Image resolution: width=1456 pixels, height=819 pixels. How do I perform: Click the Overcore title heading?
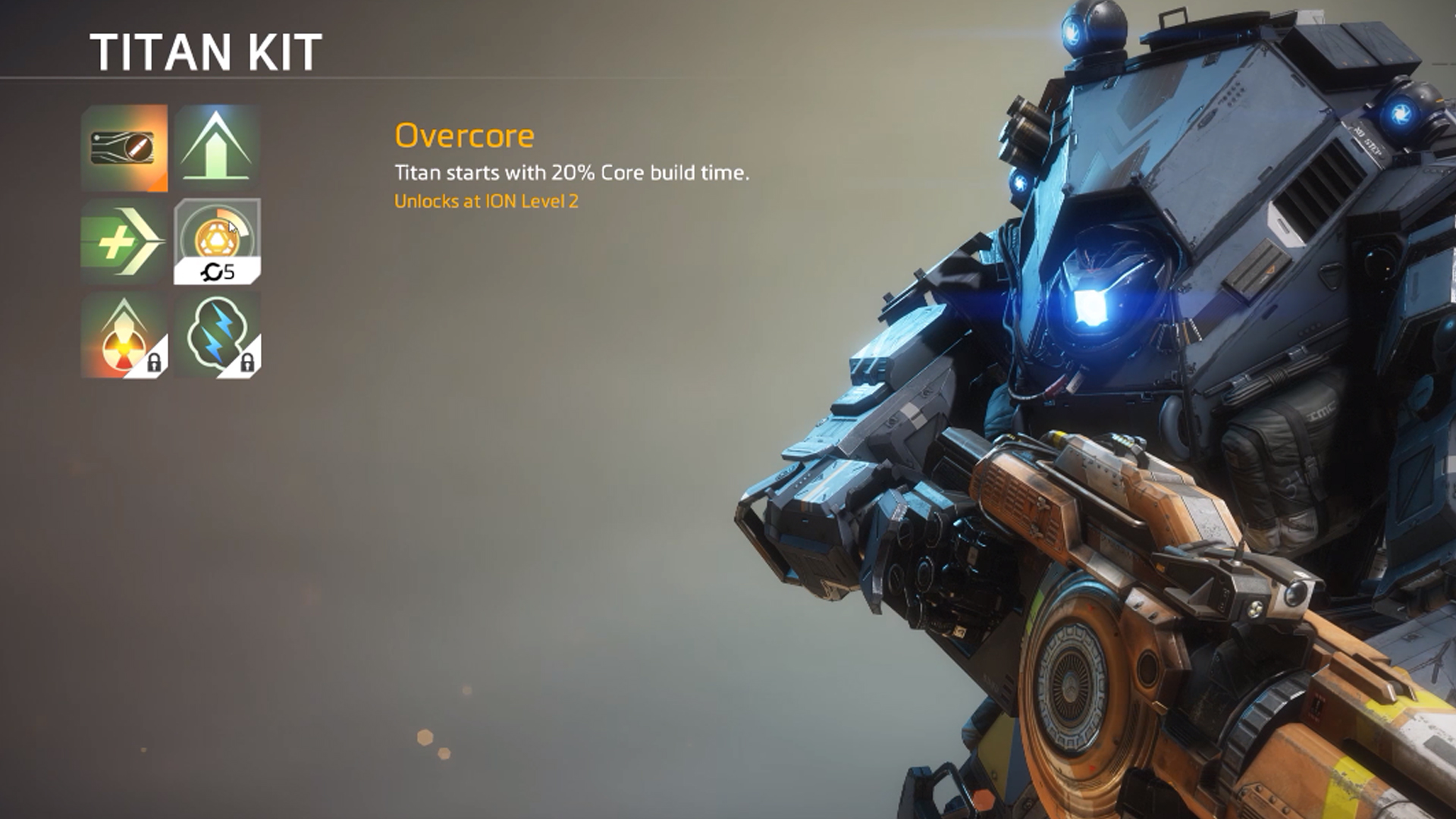tap(464, 136)
